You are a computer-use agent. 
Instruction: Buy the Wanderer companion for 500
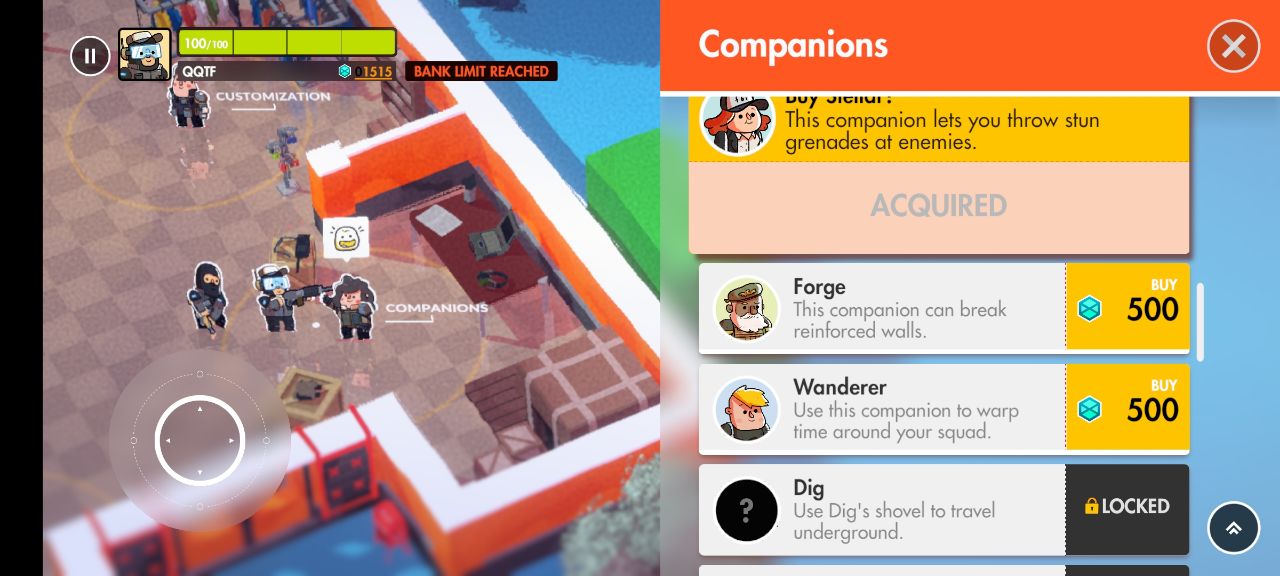(x=1127, y=408)
